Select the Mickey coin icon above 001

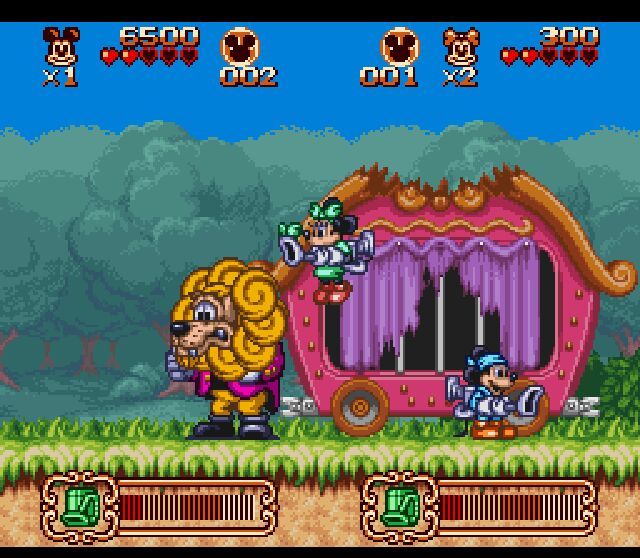[399, 46]
